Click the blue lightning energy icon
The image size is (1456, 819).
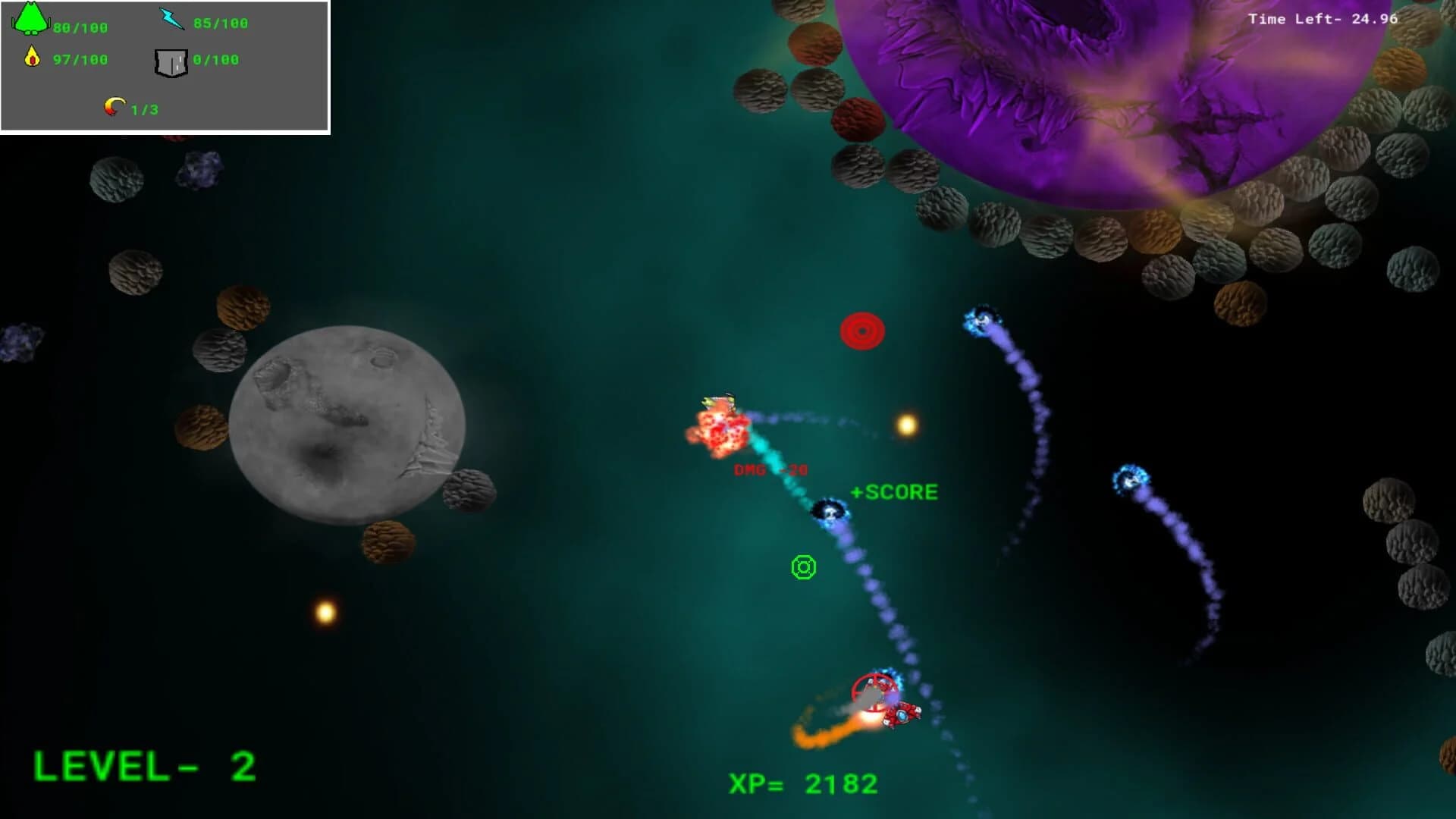(x=172, y=17)
